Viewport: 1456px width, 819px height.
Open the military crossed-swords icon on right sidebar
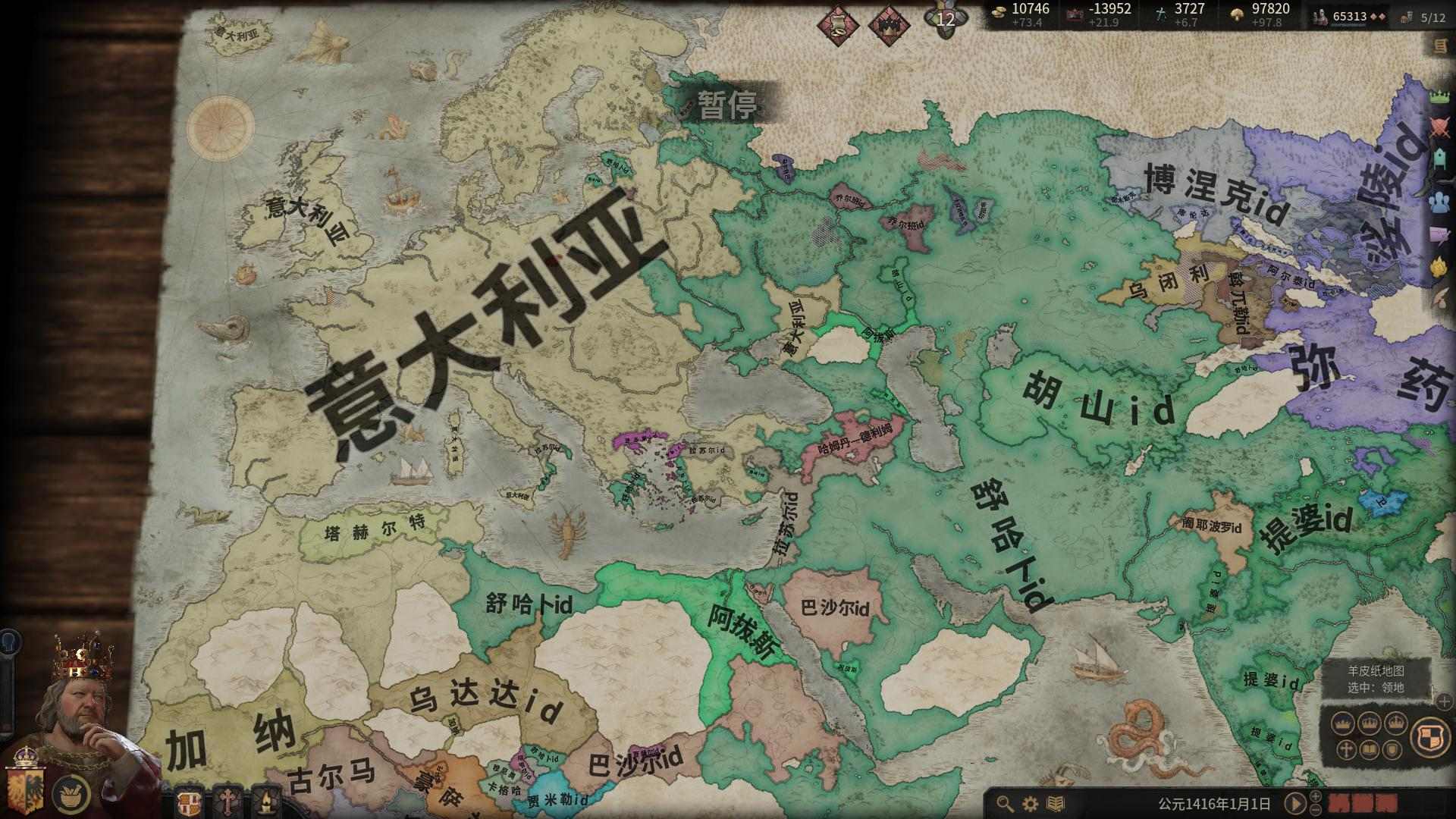click(1442, 124)
